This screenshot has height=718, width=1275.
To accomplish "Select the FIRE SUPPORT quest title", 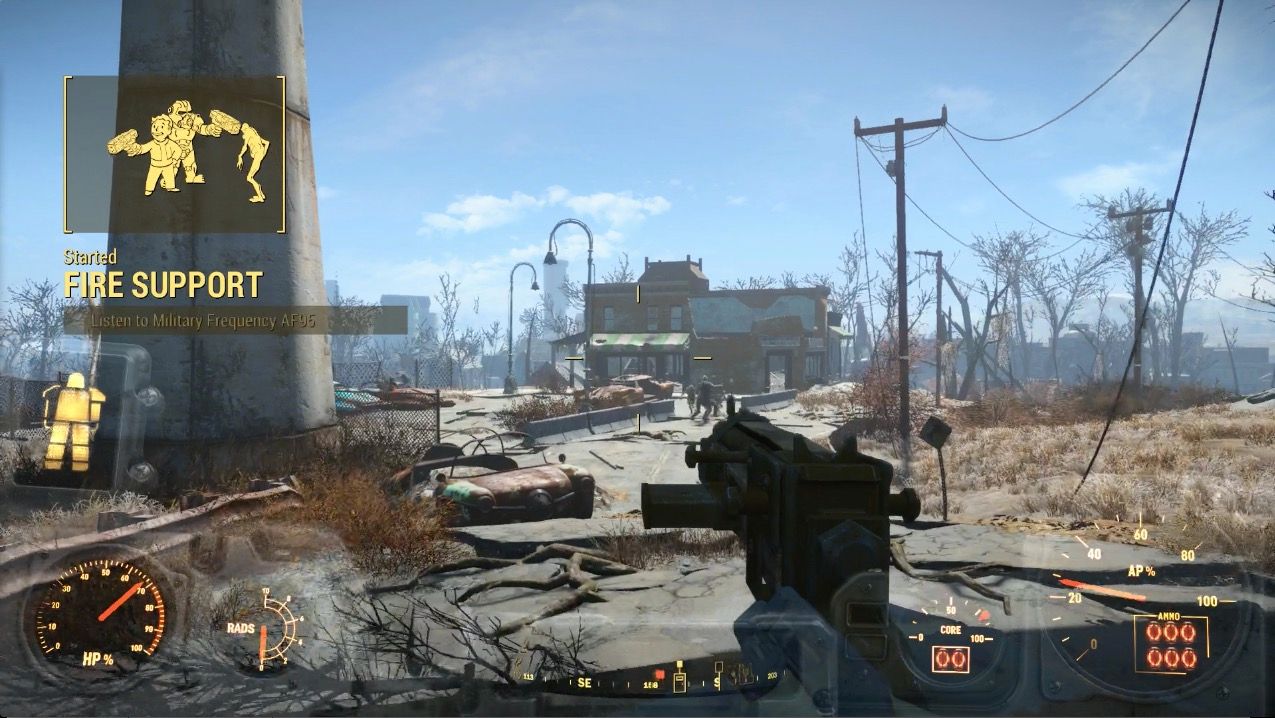I will tap(163, 285).
